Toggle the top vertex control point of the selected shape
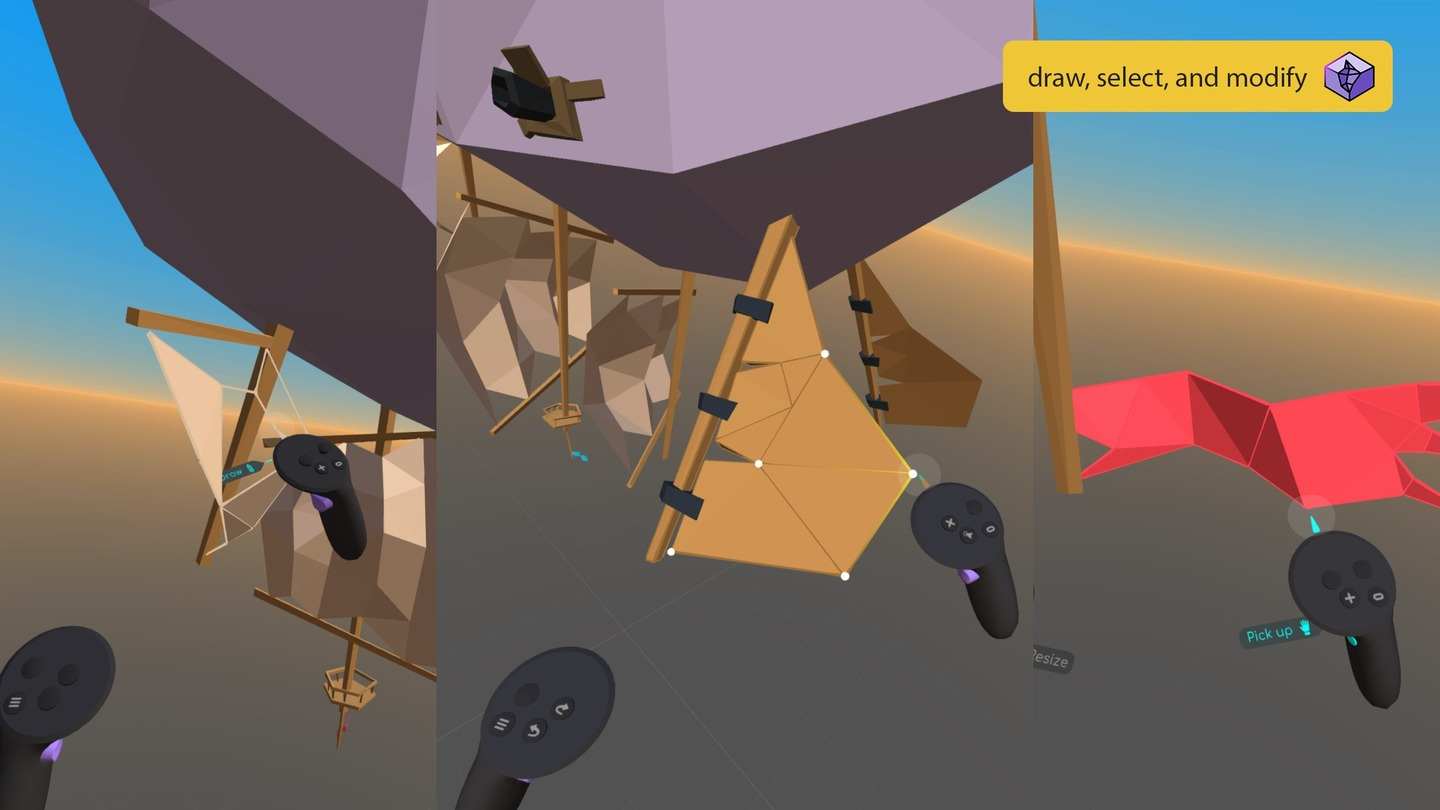 coord(826,353)
